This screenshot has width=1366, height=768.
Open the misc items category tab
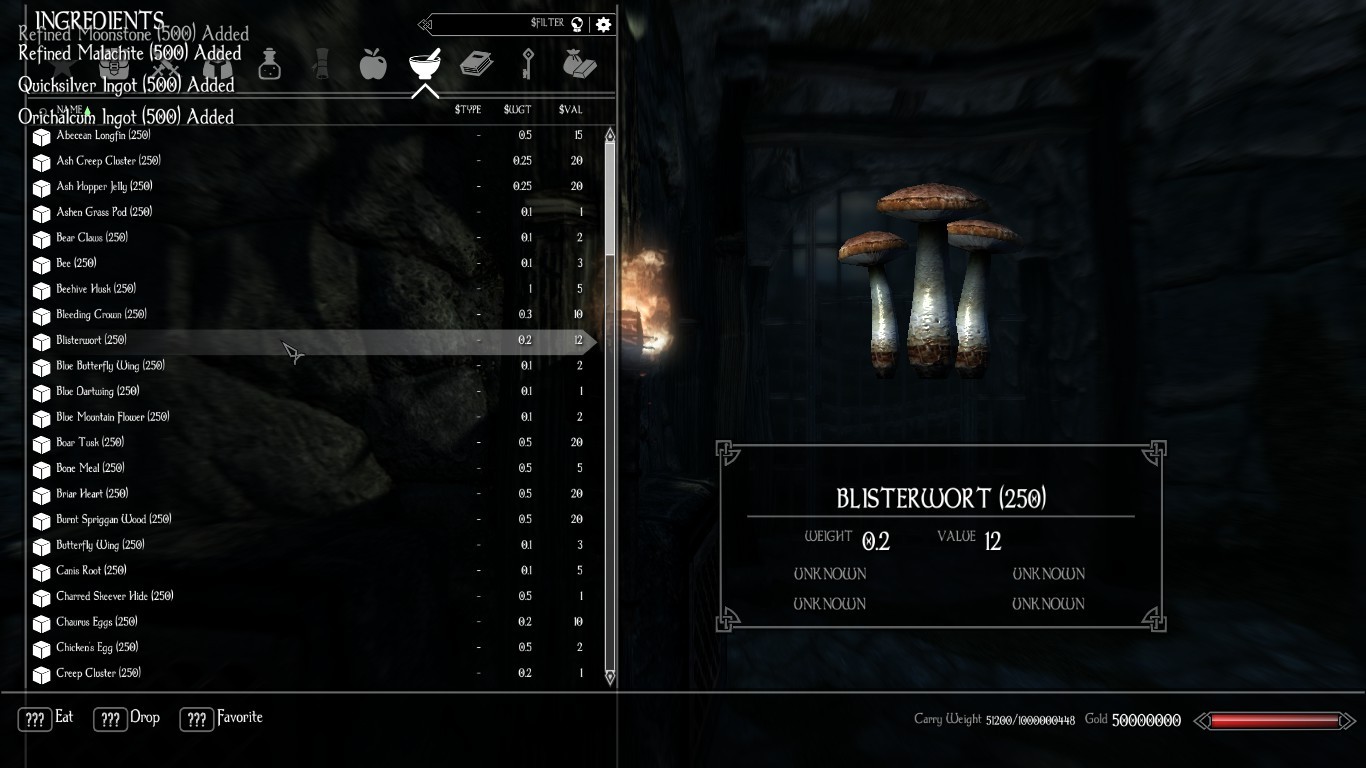[579, 65]
